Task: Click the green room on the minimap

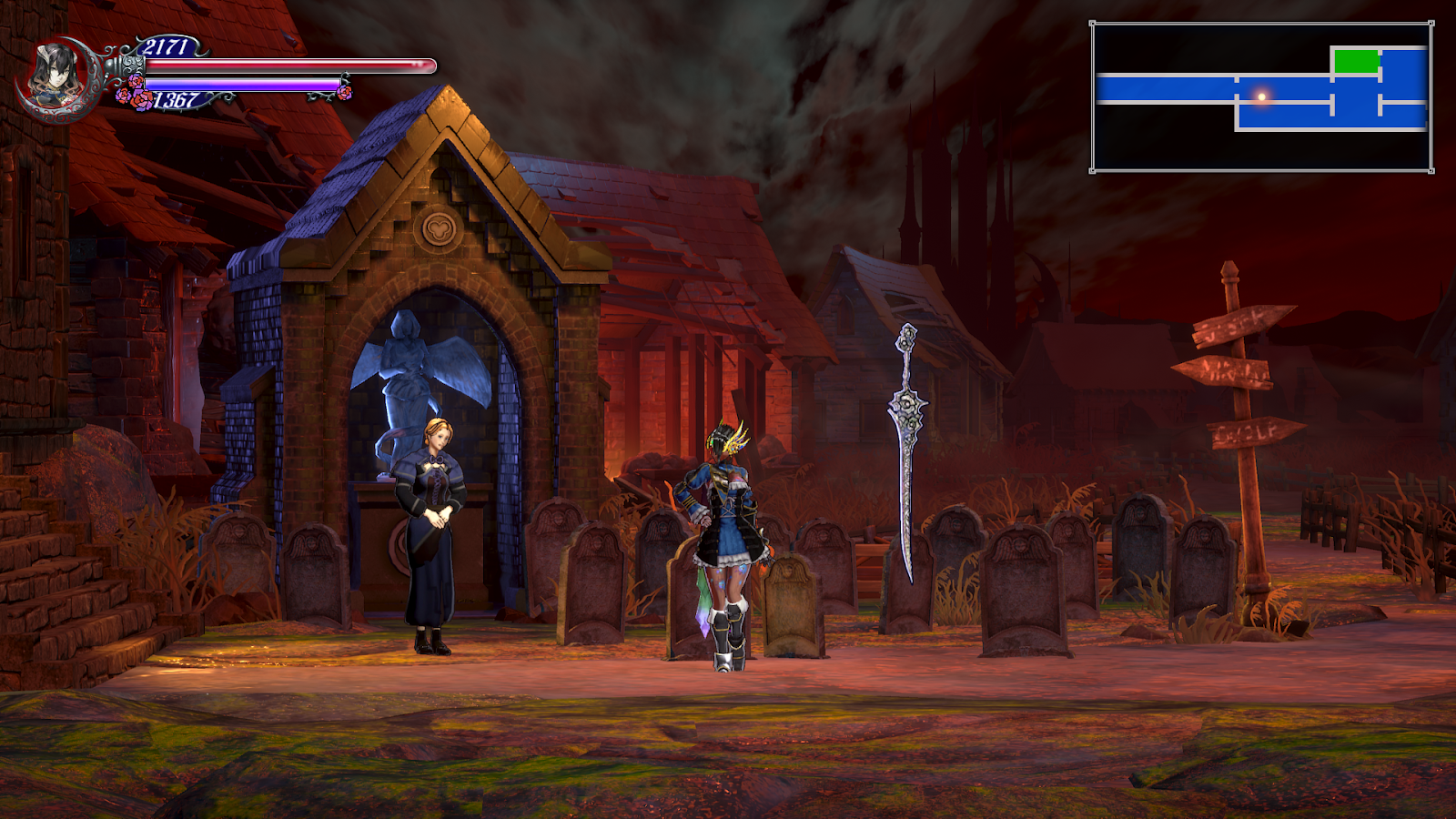Action: click(x=1354, y=61)
